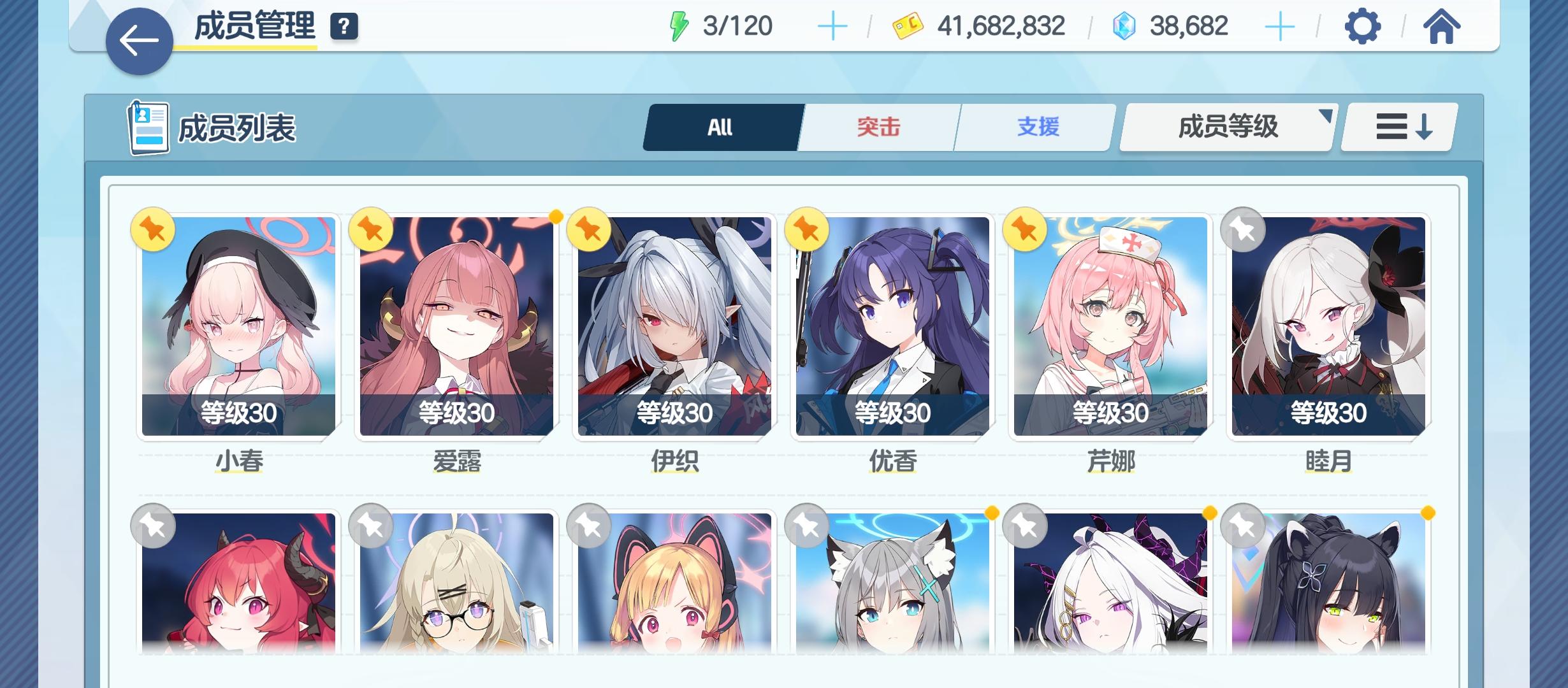
Task: Toggle the pin on 小春's card
Action: tap(153, 229)
